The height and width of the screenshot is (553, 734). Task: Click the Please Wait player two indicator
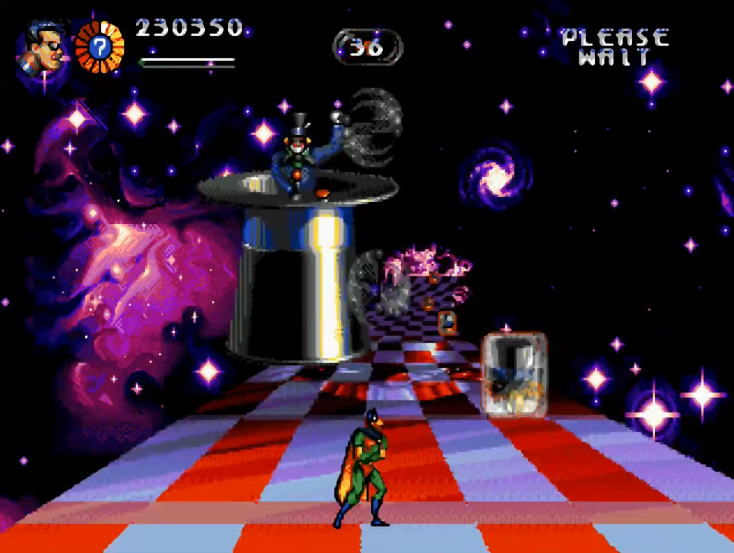(614, 47)
